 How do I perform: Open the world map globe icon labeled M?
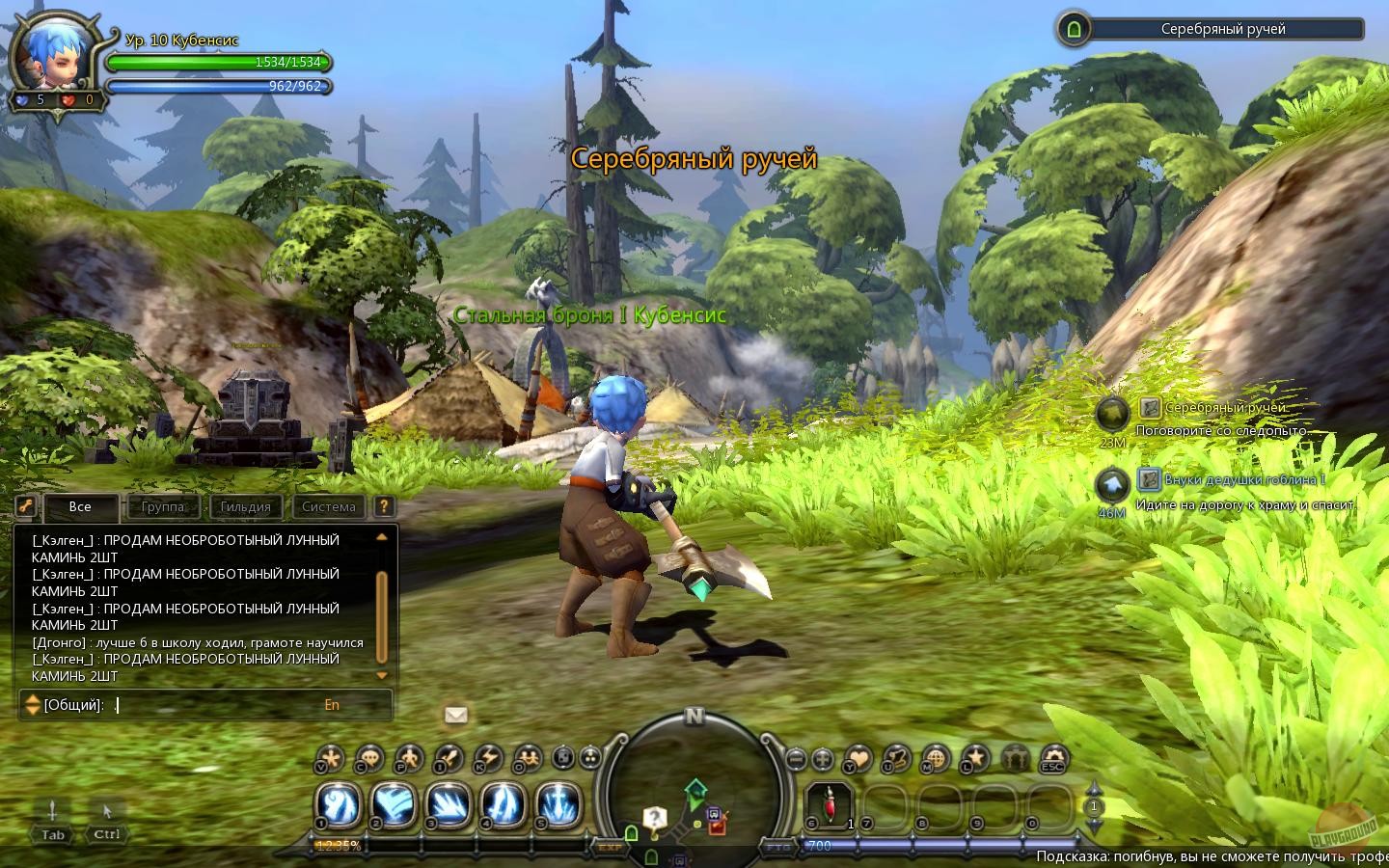coord(935,759)
